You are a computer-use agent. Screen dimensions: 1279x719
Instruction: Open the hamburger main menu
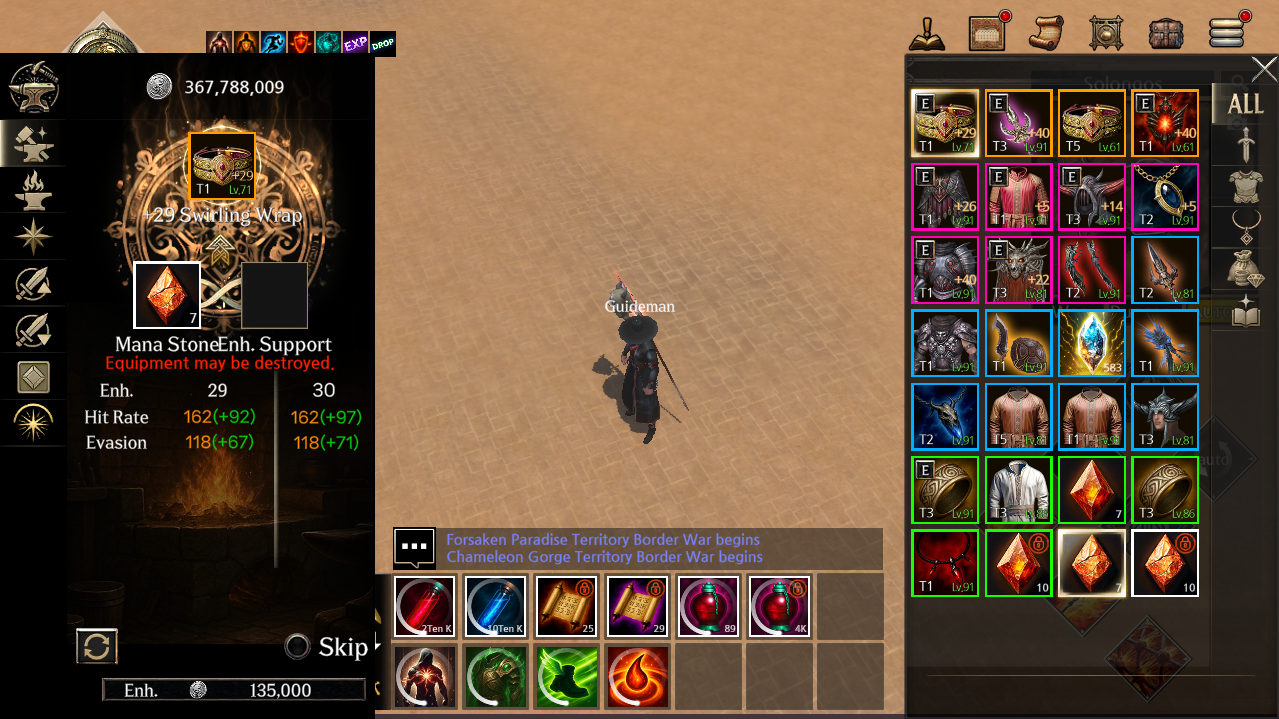pos(1226,32)
